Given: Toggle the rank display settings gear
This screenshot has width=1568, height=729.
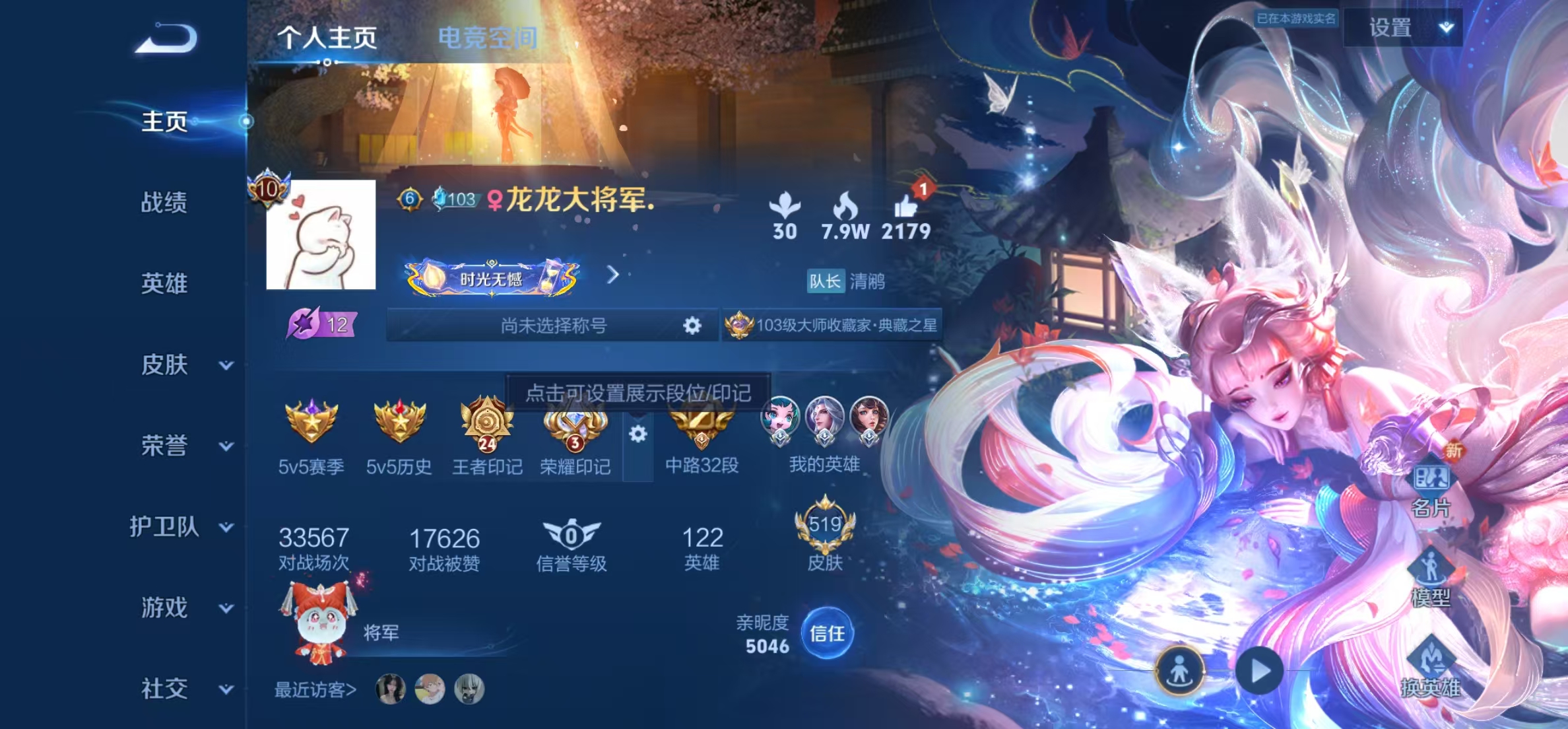Looking at the screenshot, I should pos(637,433).
